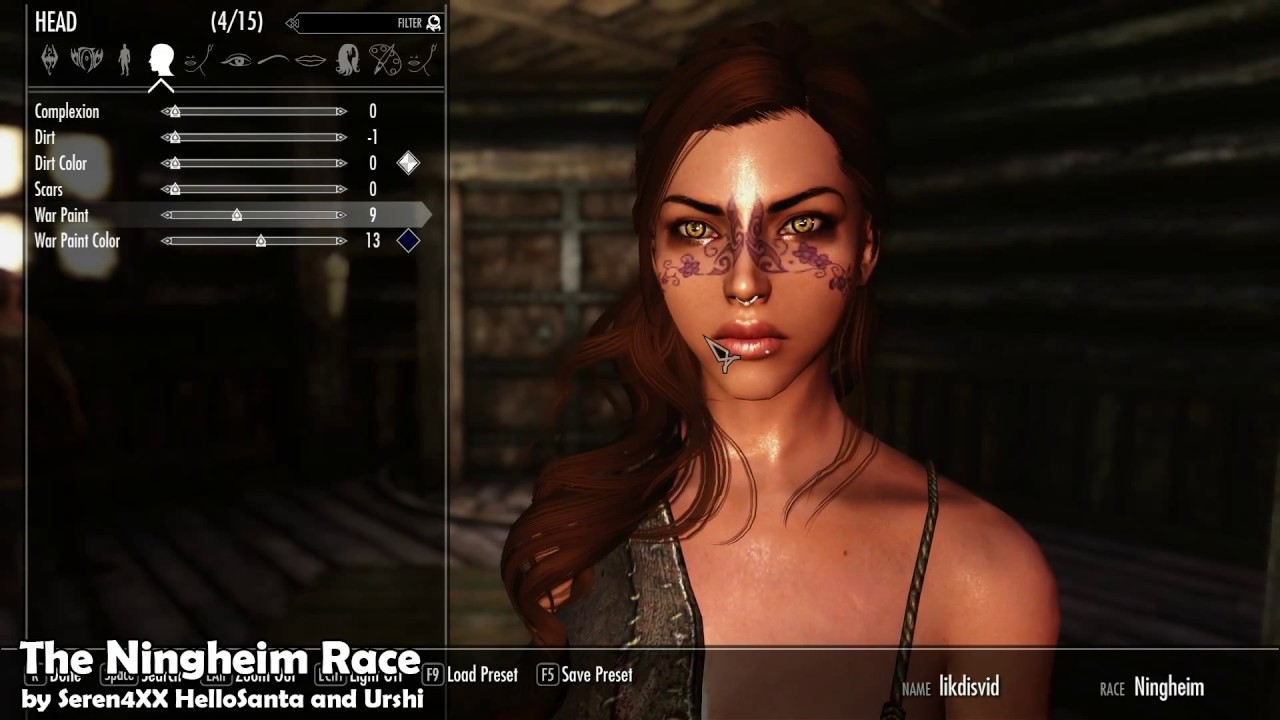Switch to the lips tab
Screen dimensions: 1280x720
[x=310, y=60]
